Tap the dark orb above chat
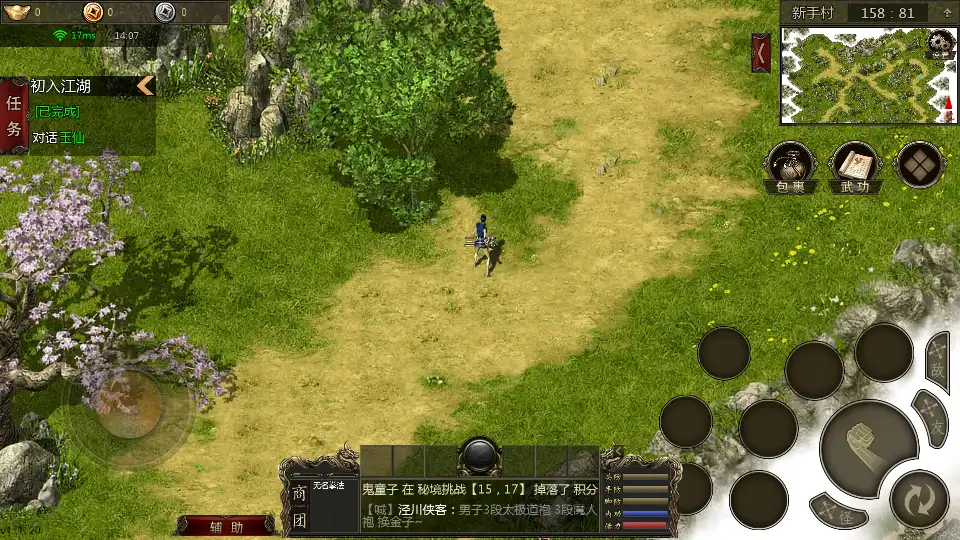This screenshot has height=540, width=960. point(479,456)
